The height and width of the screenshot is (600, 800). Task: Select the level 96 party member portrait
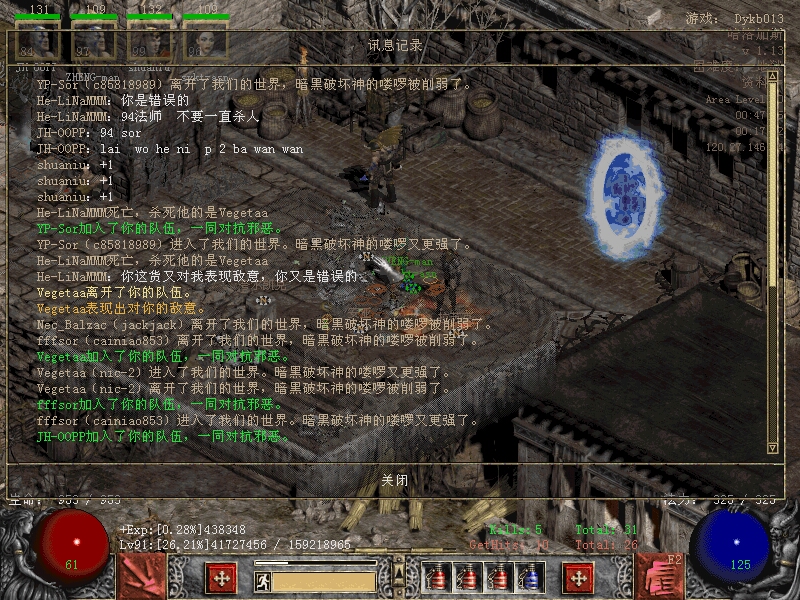(205, 43)
